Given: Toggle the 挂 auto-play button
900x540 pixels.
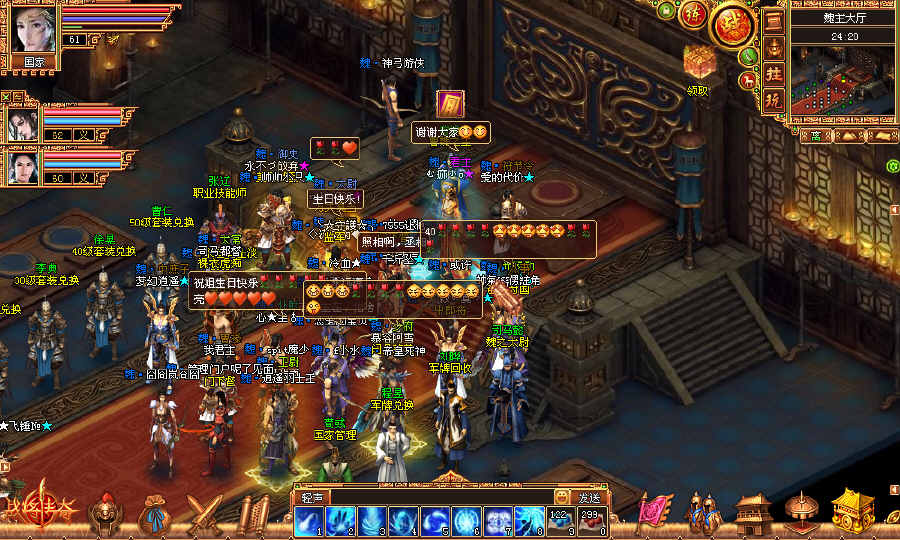Looking at the screenshot, I should click(x=773, y=74).
